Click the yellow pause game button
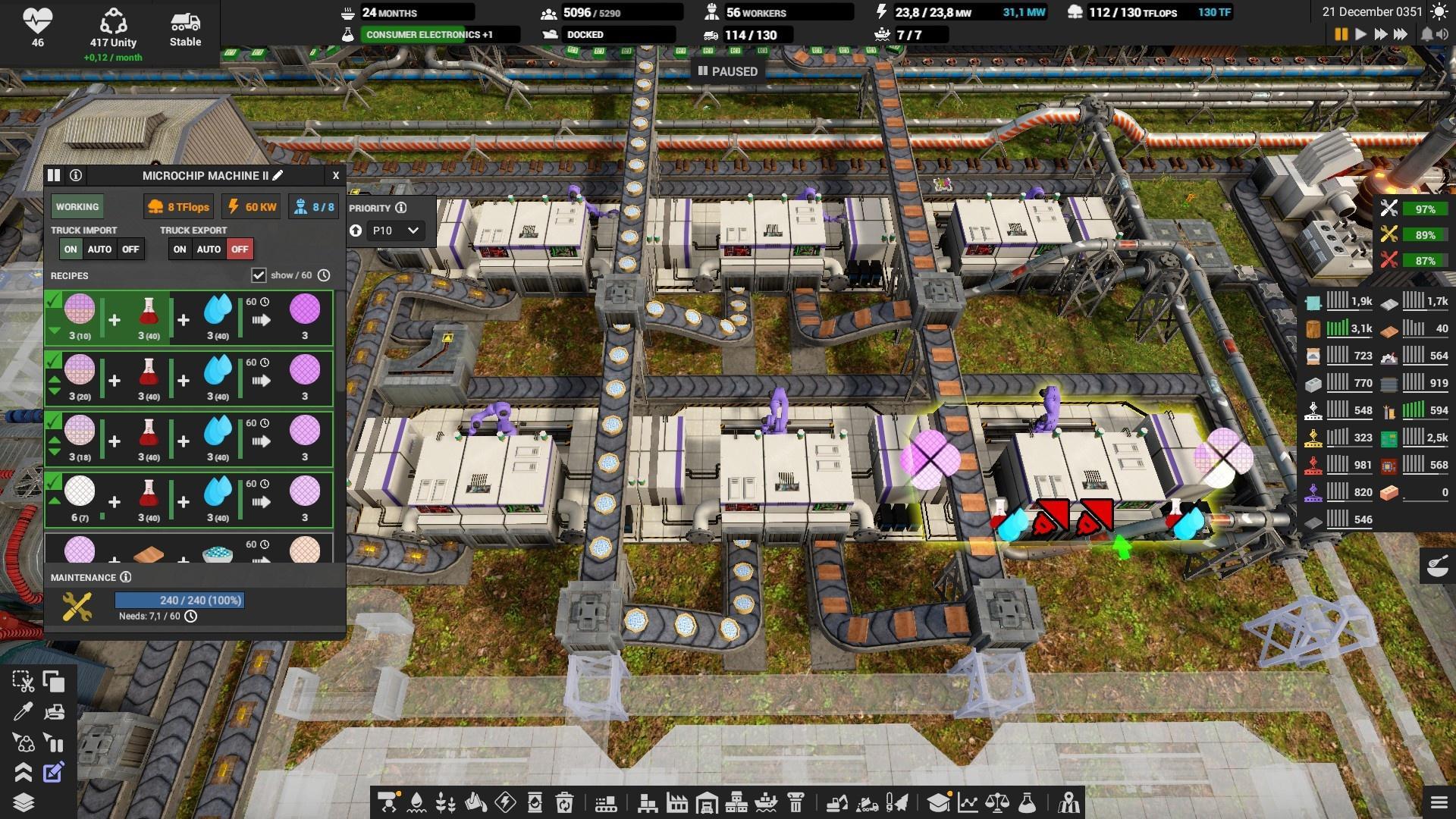 coord(1341,35)
